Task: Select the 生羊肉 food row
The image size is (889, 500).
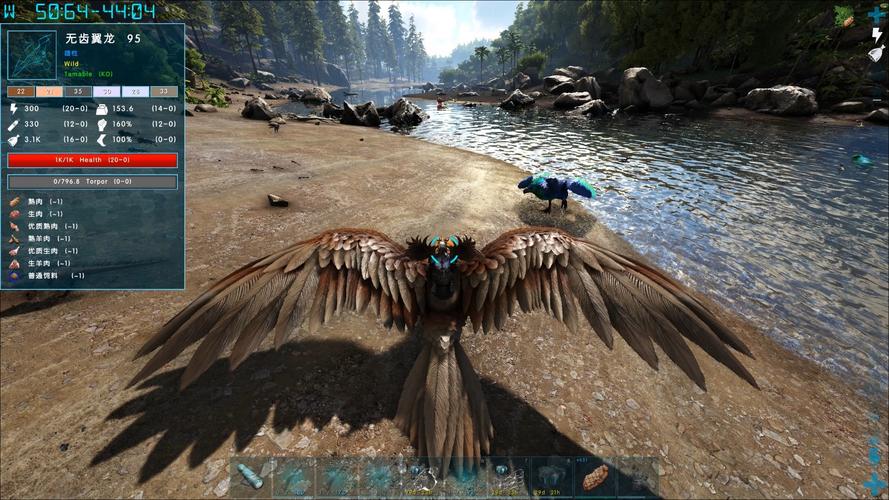Action: 42,263
